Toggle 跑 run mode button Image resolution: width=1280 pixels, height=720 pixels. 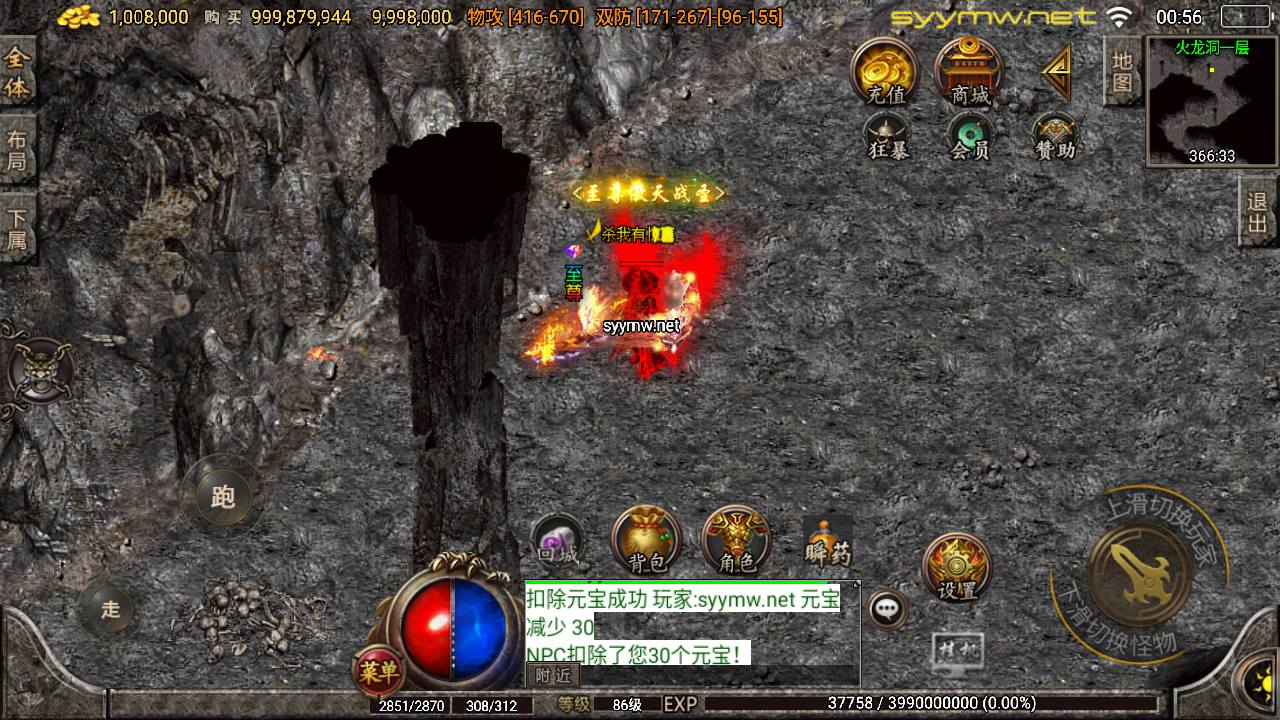click(222, 495)
